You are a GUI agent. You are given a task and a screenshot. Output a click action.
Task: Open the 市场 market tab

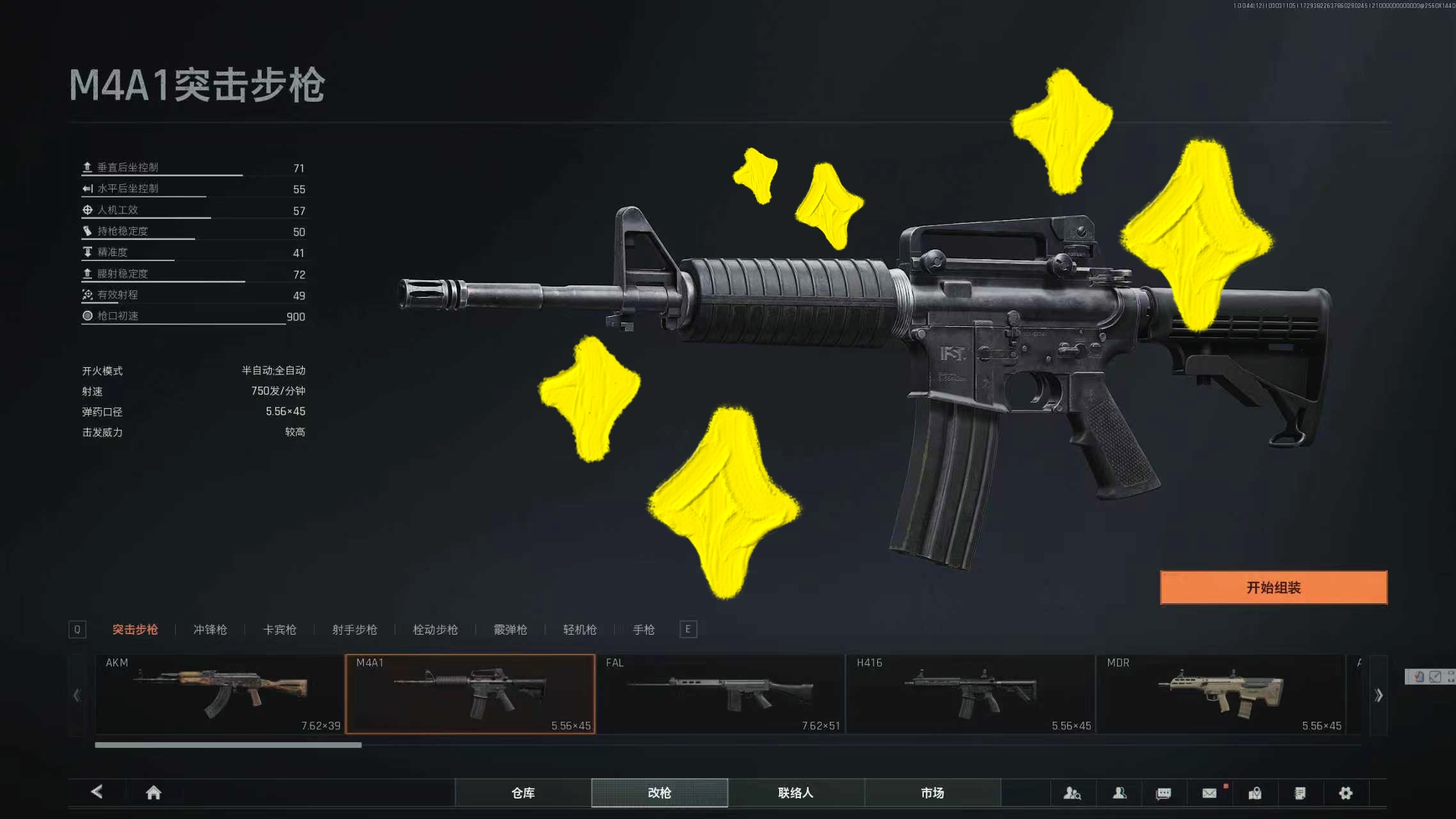pyautogui.click(x=932, y=793)
